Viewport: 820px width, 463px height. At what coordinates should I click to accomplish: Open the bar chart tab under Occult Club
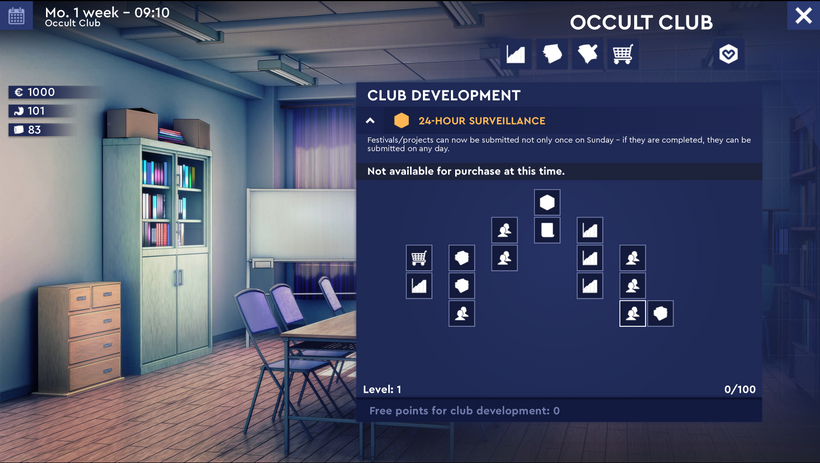coord(515,54)
